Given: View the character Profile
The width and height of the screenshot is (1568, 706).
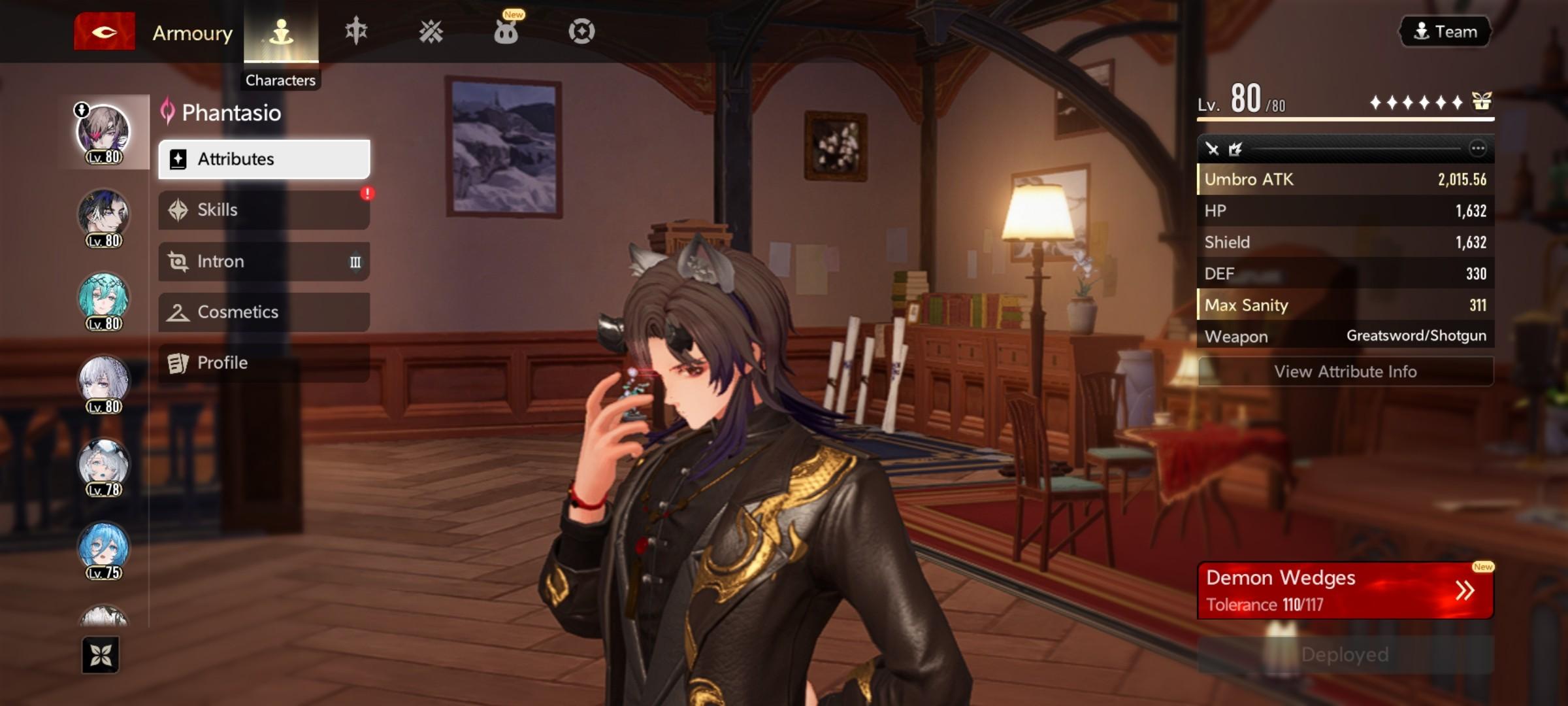Looking at the screenshot, I should pos(264,363).
